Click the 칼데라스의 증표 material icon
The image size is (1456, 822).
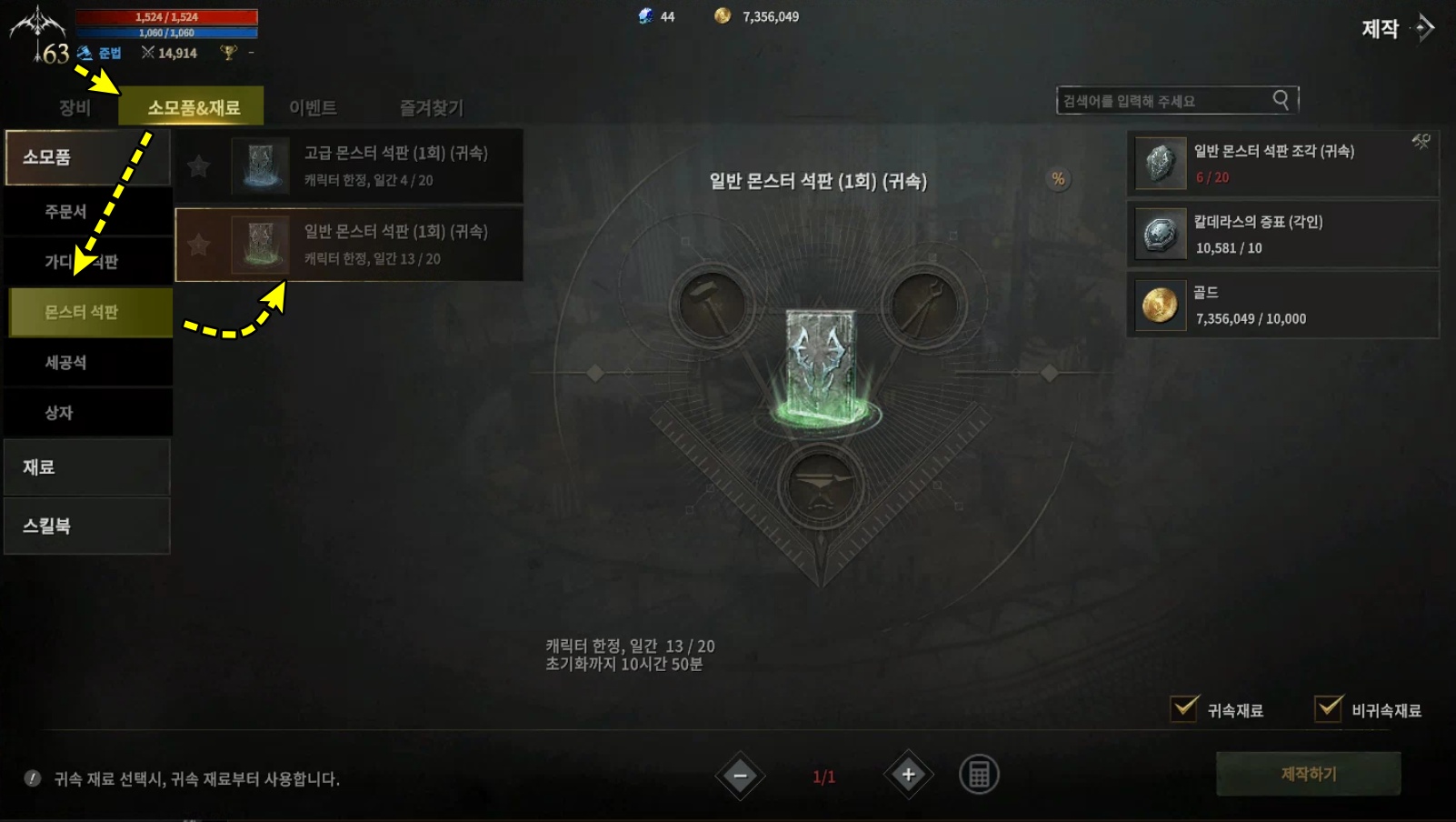click(x=1159, y=235)
